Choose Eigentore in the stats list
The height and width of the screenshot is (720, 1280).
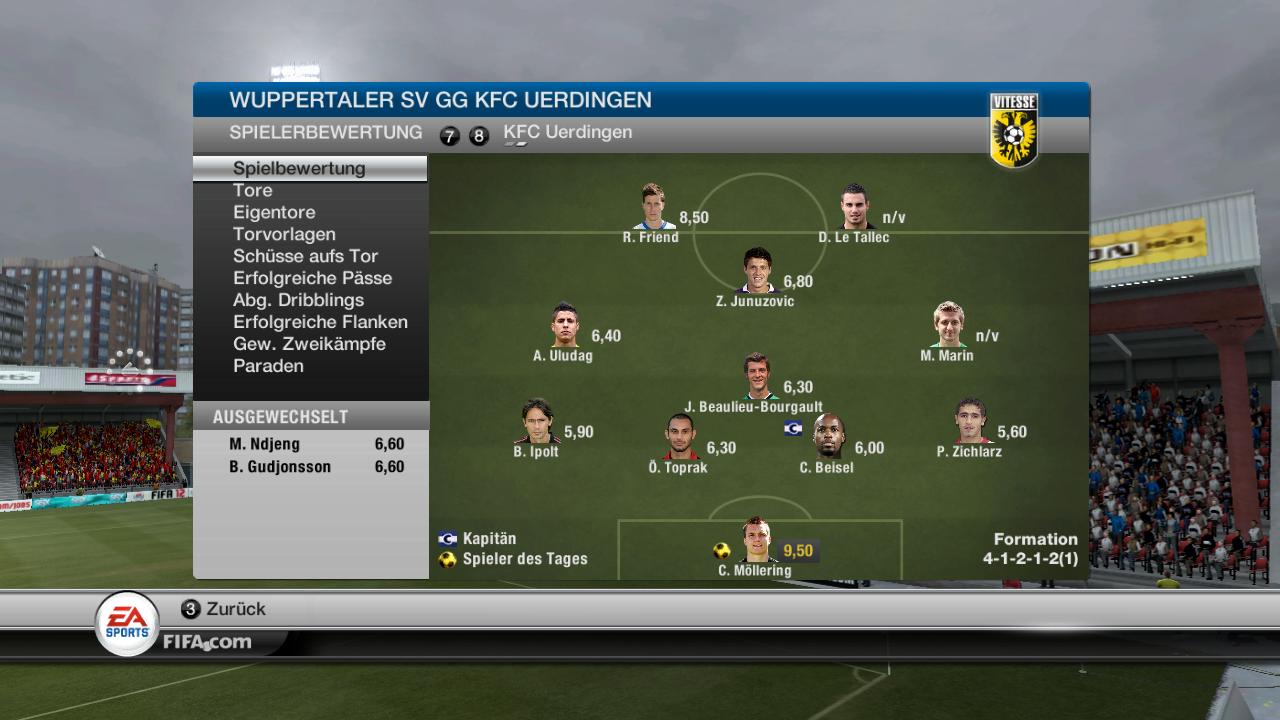pos(274,212)
